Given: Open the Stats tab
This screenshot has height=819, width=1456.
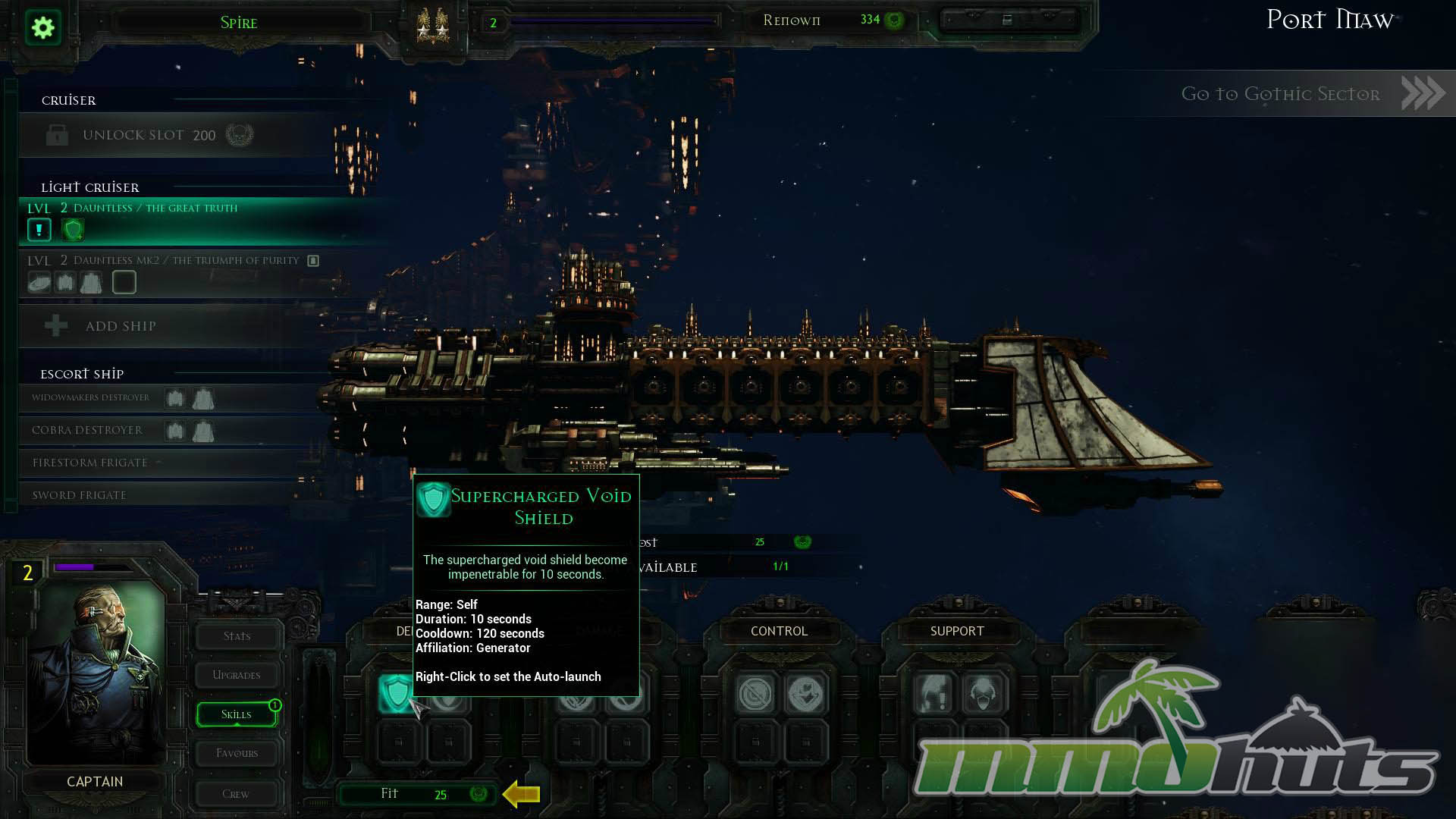Looking at the screenshot, I should (x=237, y=636).
